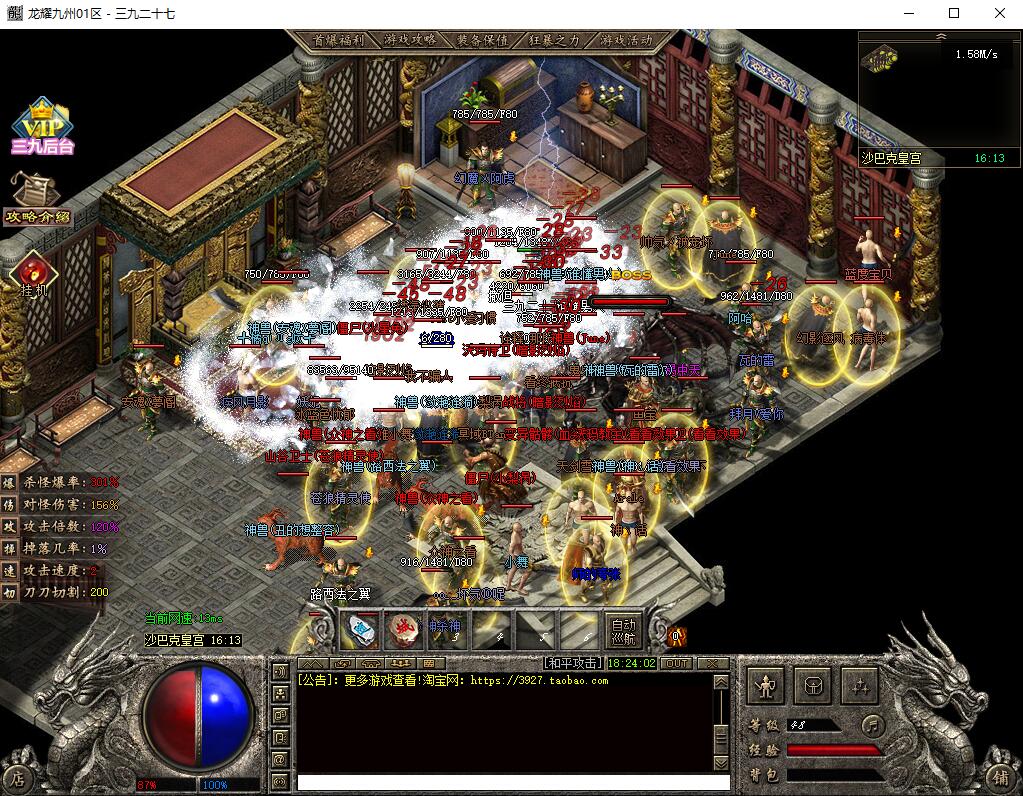This screenshot has width=1023, height=796.
Task: Open the character equipment panel
Action: [x=766, y=686]
